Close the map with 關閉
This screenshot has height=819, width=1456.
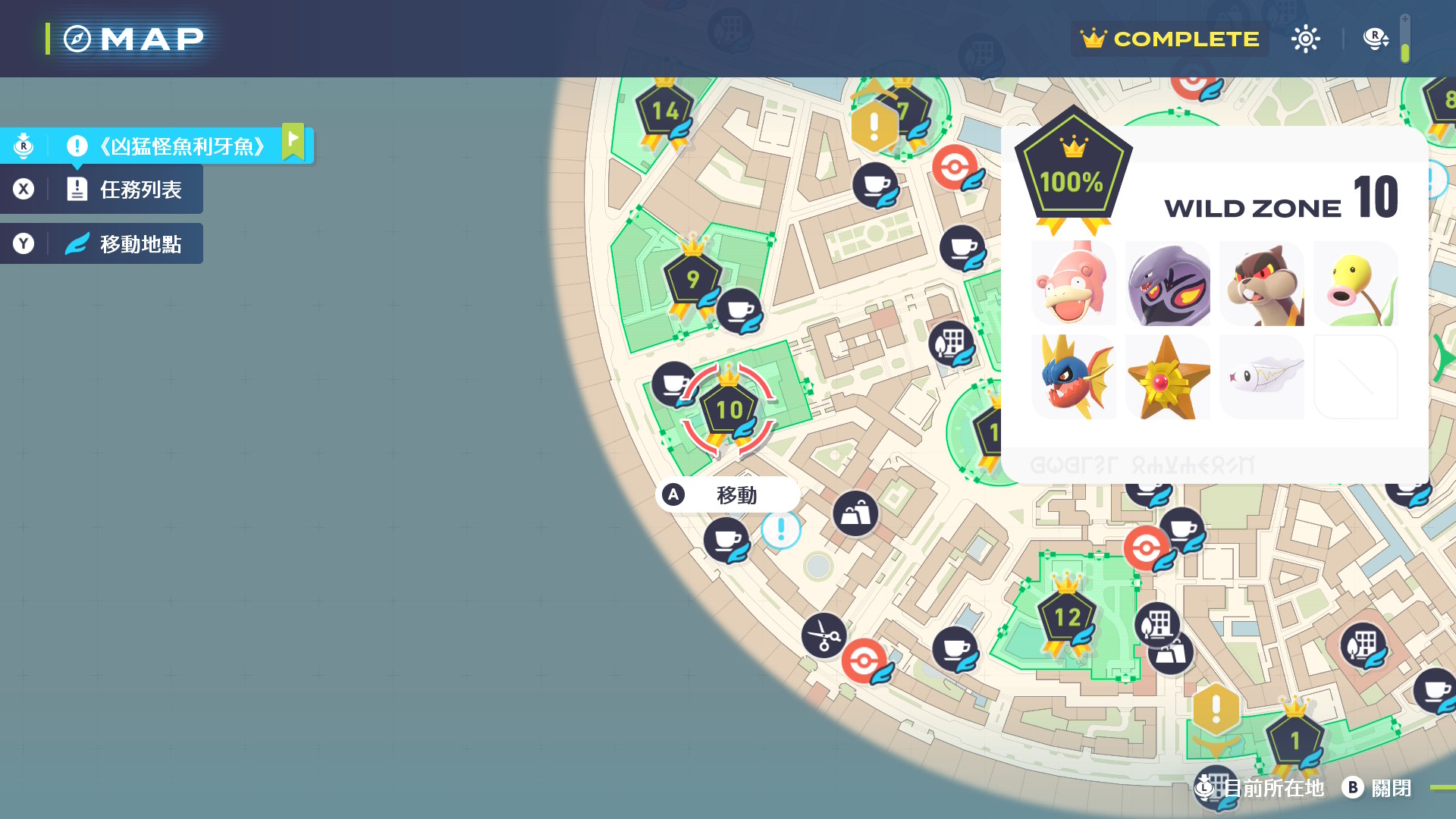point(1377,788)
